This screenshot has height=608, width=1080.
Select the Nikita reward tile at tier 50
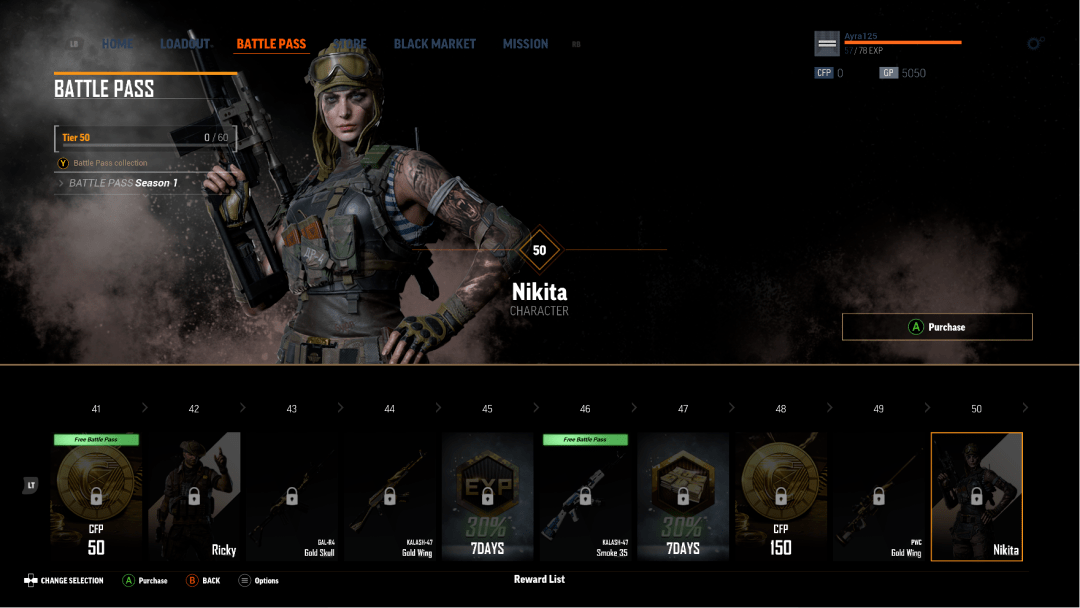tap(976, 496)
